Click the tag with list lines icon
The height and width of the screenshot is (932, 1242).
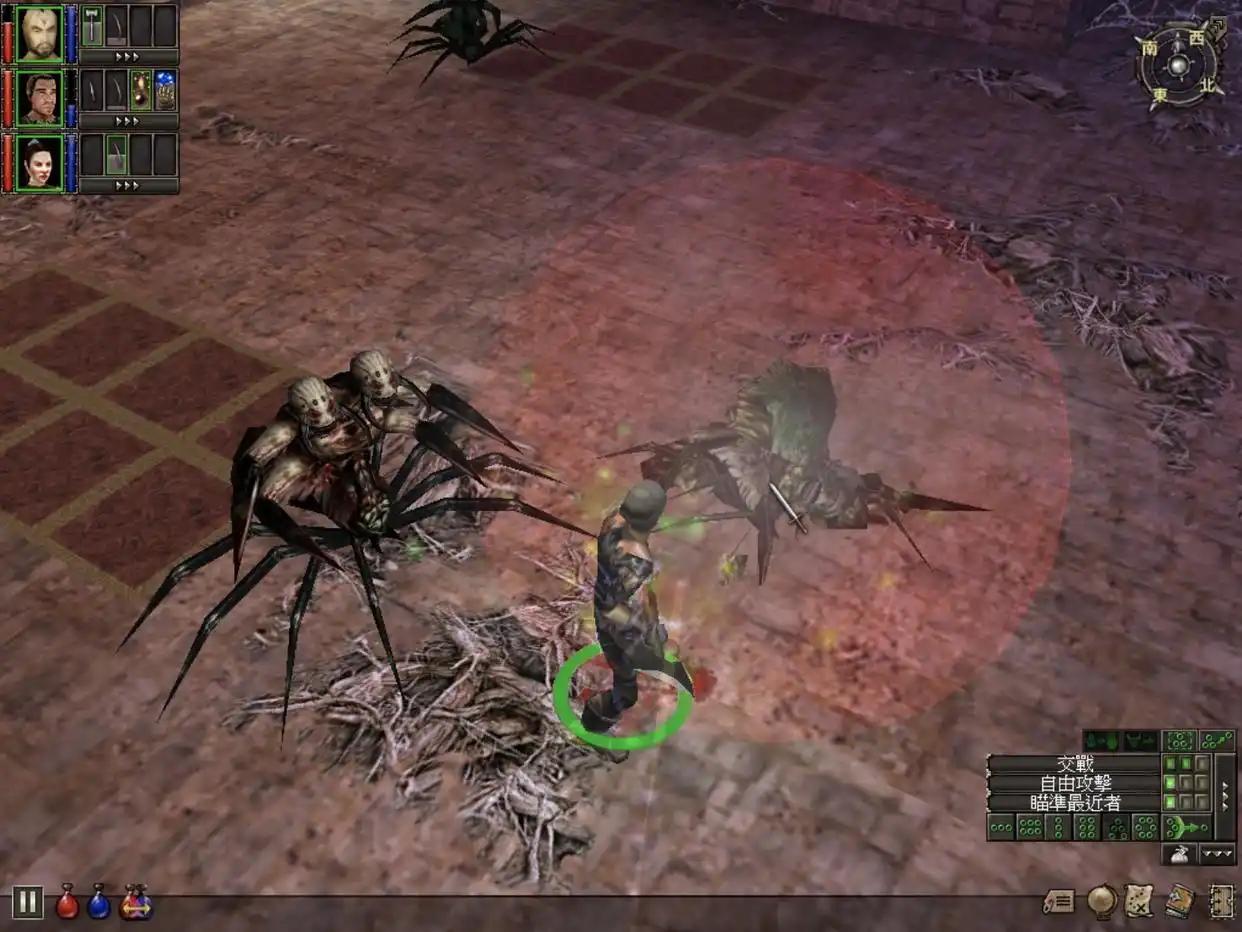1058,901
